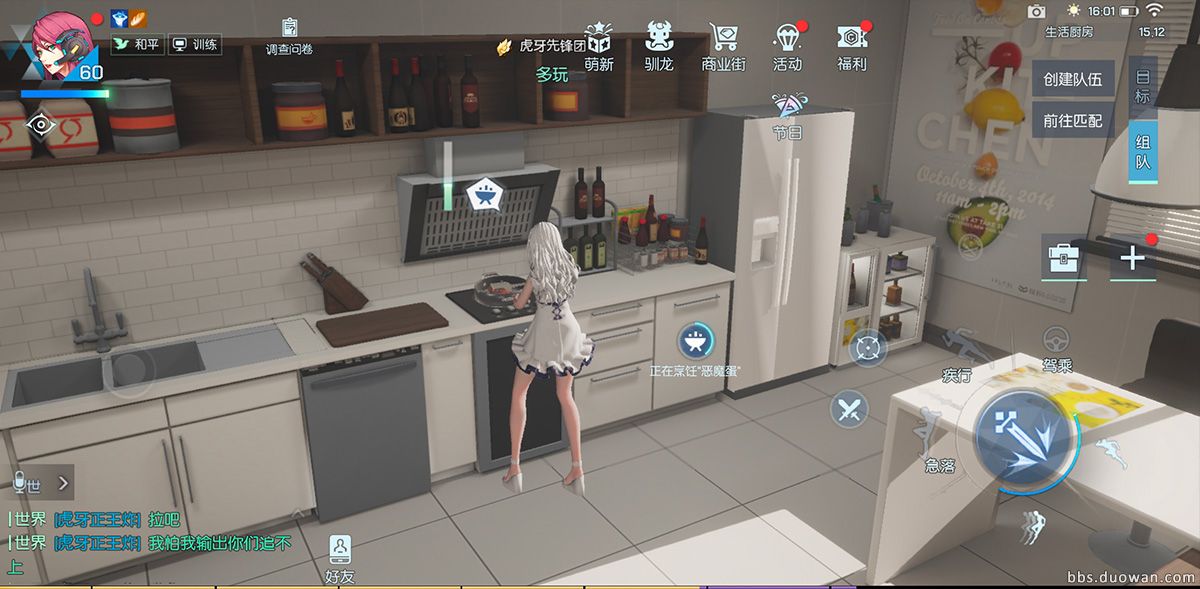The width and height of the screenshot is (1200, 589).
Task: Open the 萌新 newcomer menu
Action: pos(599,45)
